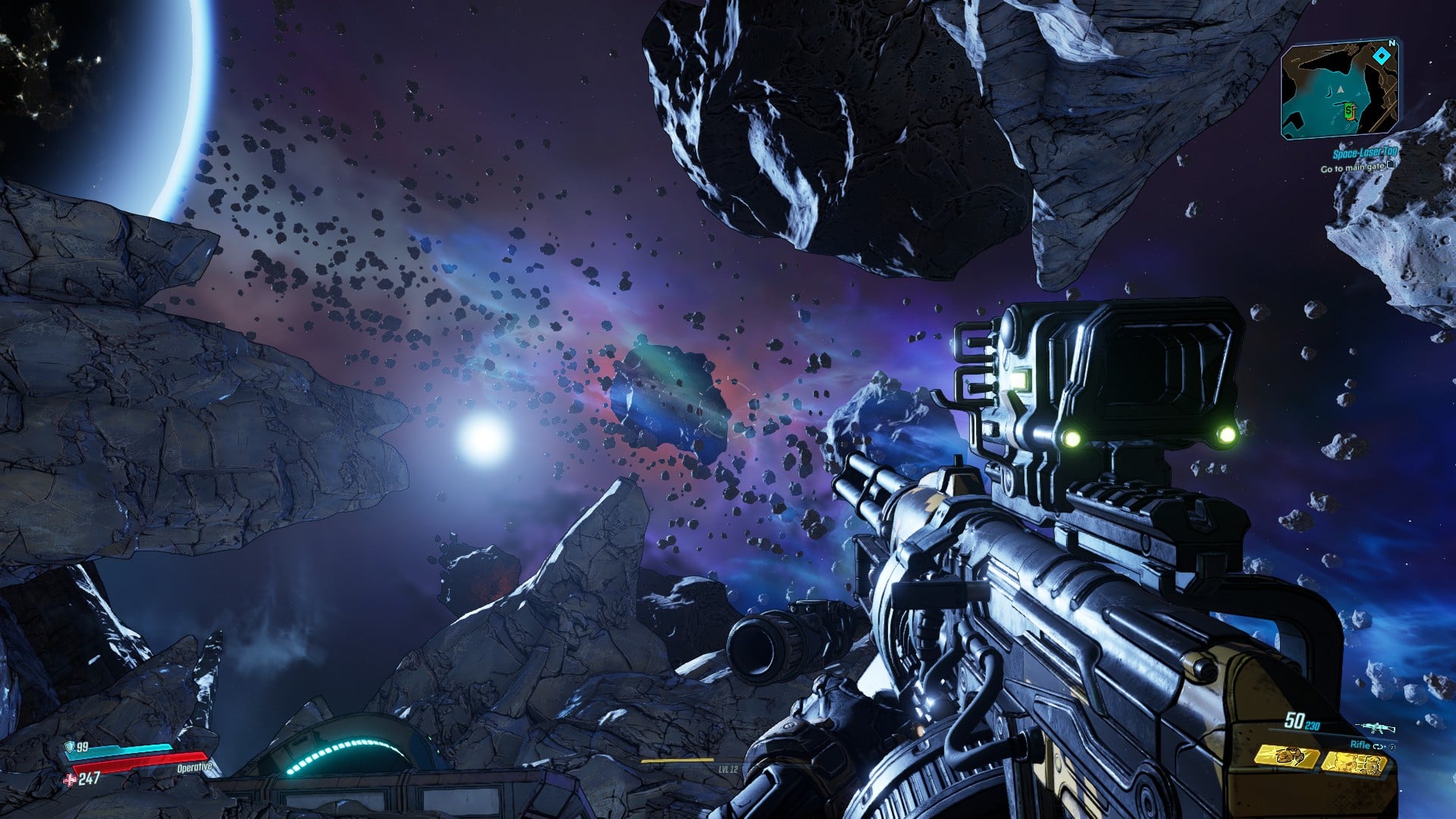1456x819 pixels.
Task: Toggle the Rifle firing mode switch icon
Action: click(1379, 746)
